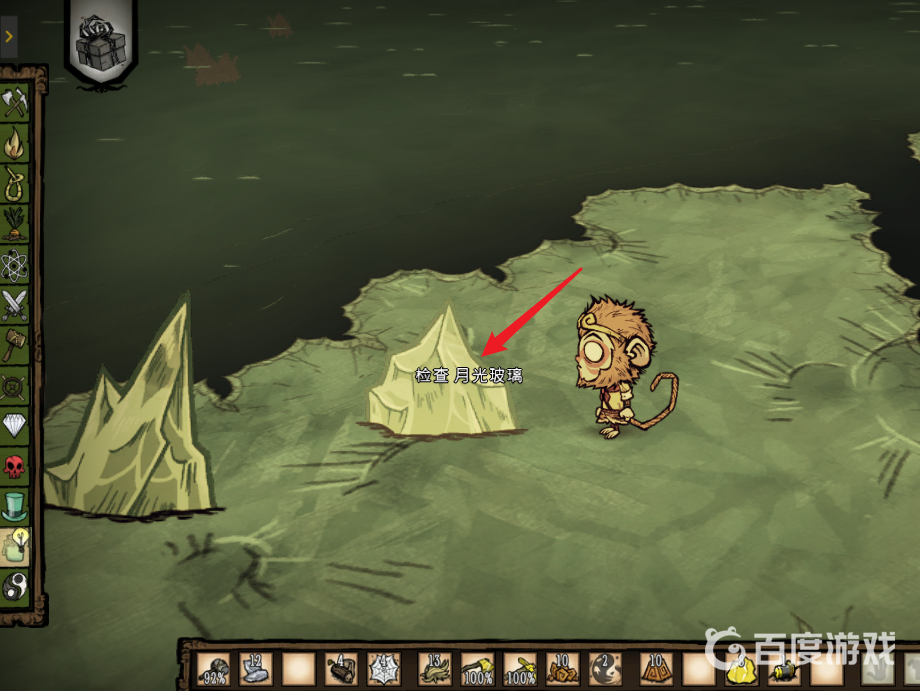Select the 92% rock item slot
The width and height of the screenshot is (920, 691).
[213, 669]
